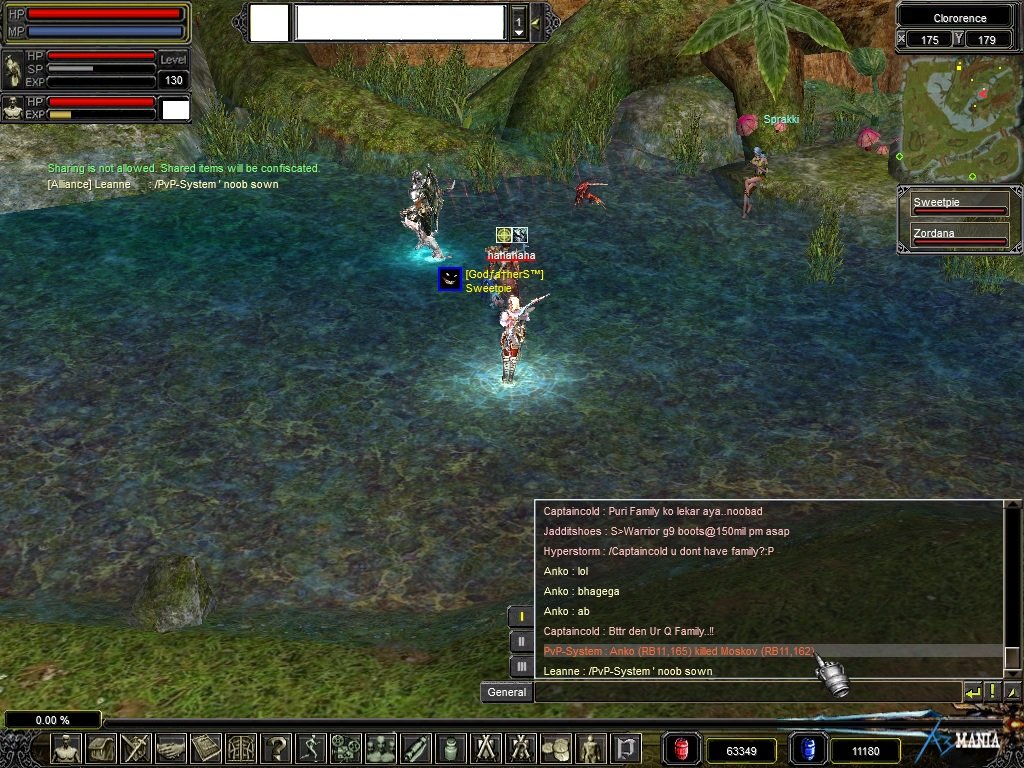Select party member Zordana
This screenshot has height=768, width=1024.
pyautogui.click(x=958, y=237)
